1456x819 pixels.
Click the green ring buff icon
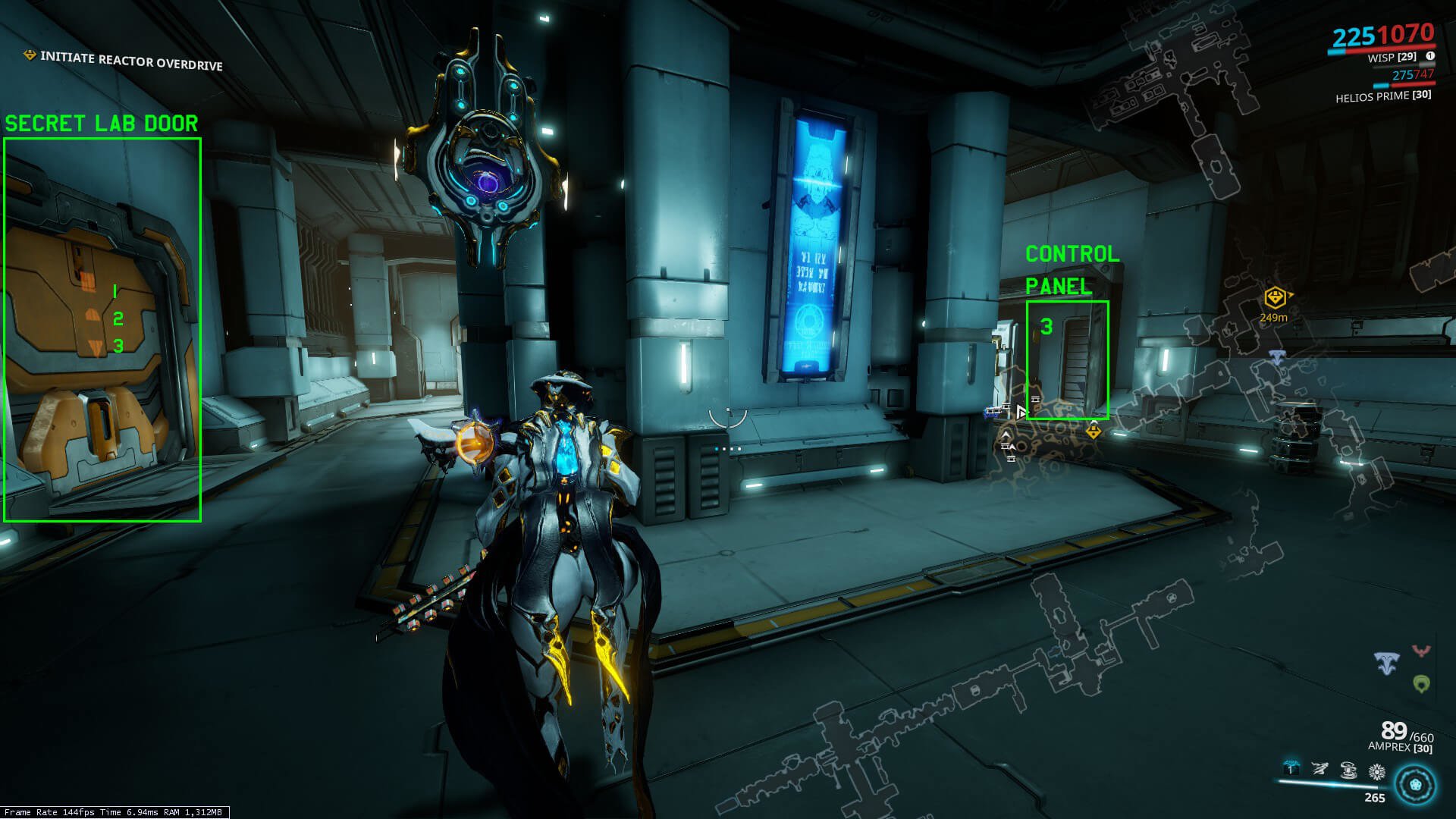coord(1421,684)
